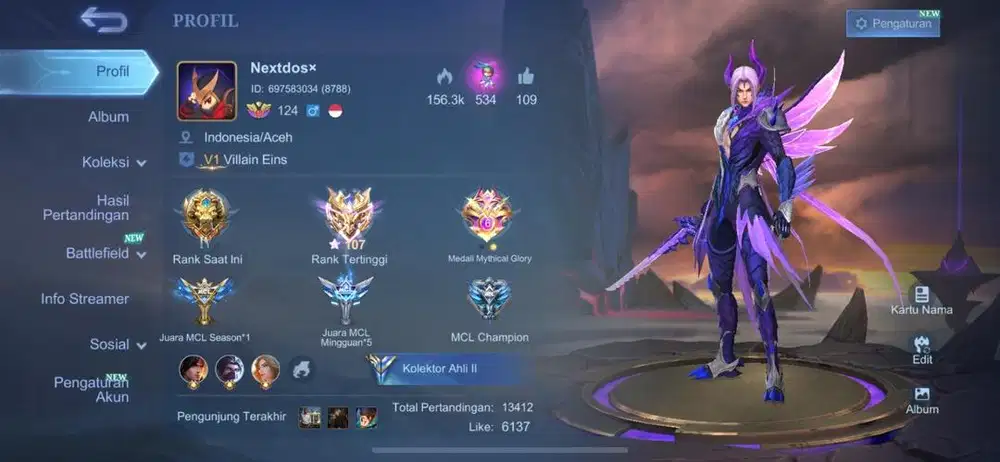Click the Edit button beside the hero

click(921, 348)
